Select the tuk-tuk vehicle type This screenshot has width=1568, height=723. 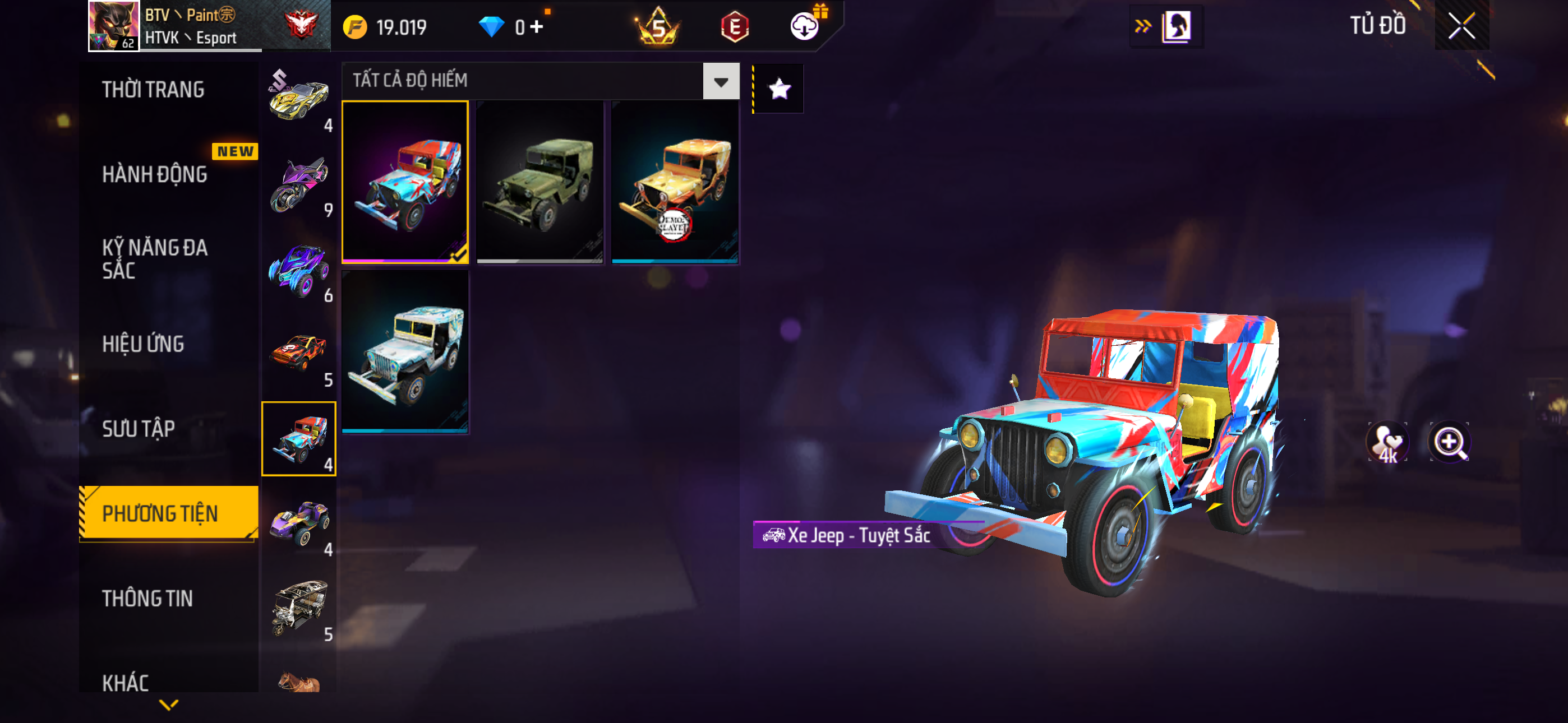[x=299, y=608]
